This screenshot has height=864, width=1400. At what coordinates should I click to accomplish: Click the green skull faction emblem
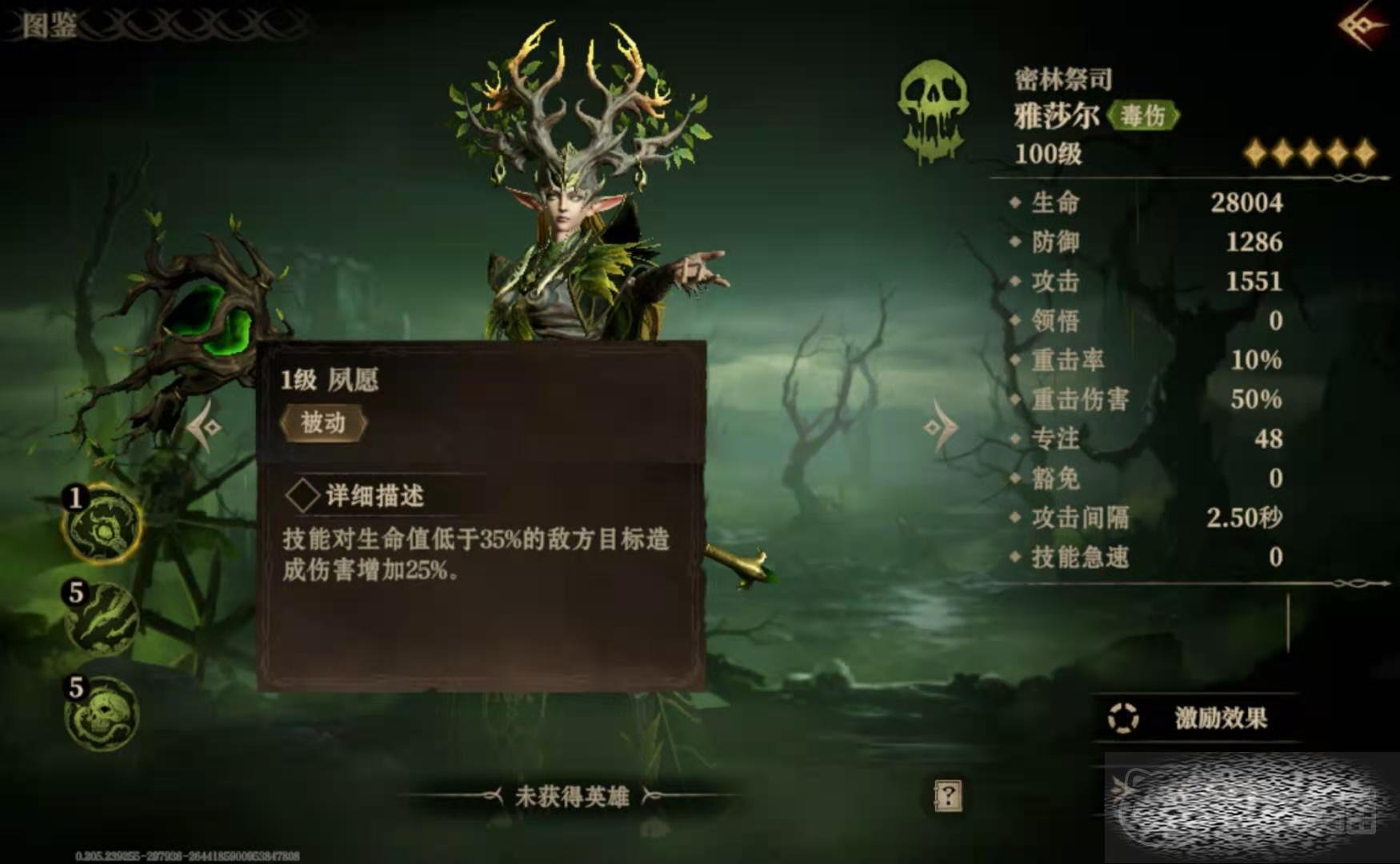tap(933, 110)
